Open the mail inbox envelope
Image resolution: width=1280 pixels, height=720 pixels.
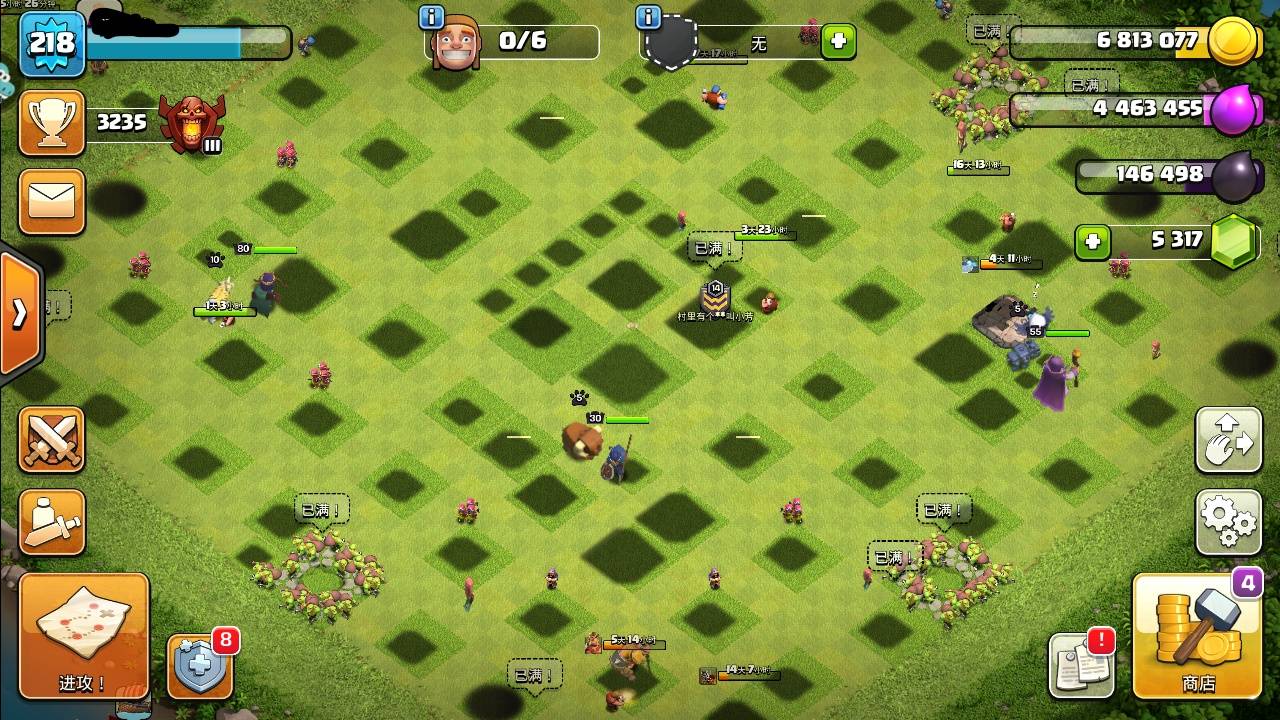tap(52, 202)
